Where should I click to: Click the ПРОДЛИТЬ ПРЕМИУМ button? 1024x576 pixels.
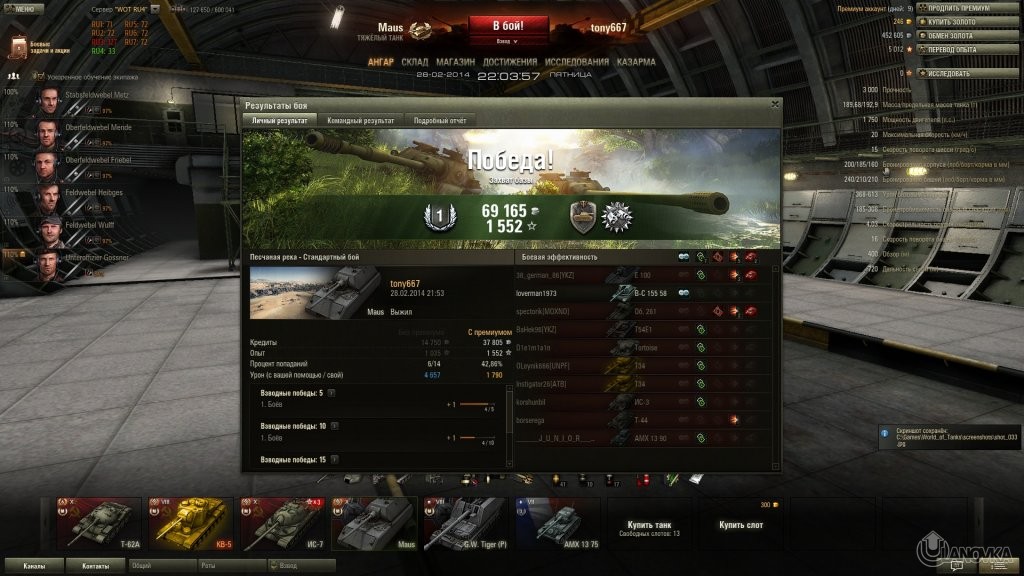tap(962, 9)
